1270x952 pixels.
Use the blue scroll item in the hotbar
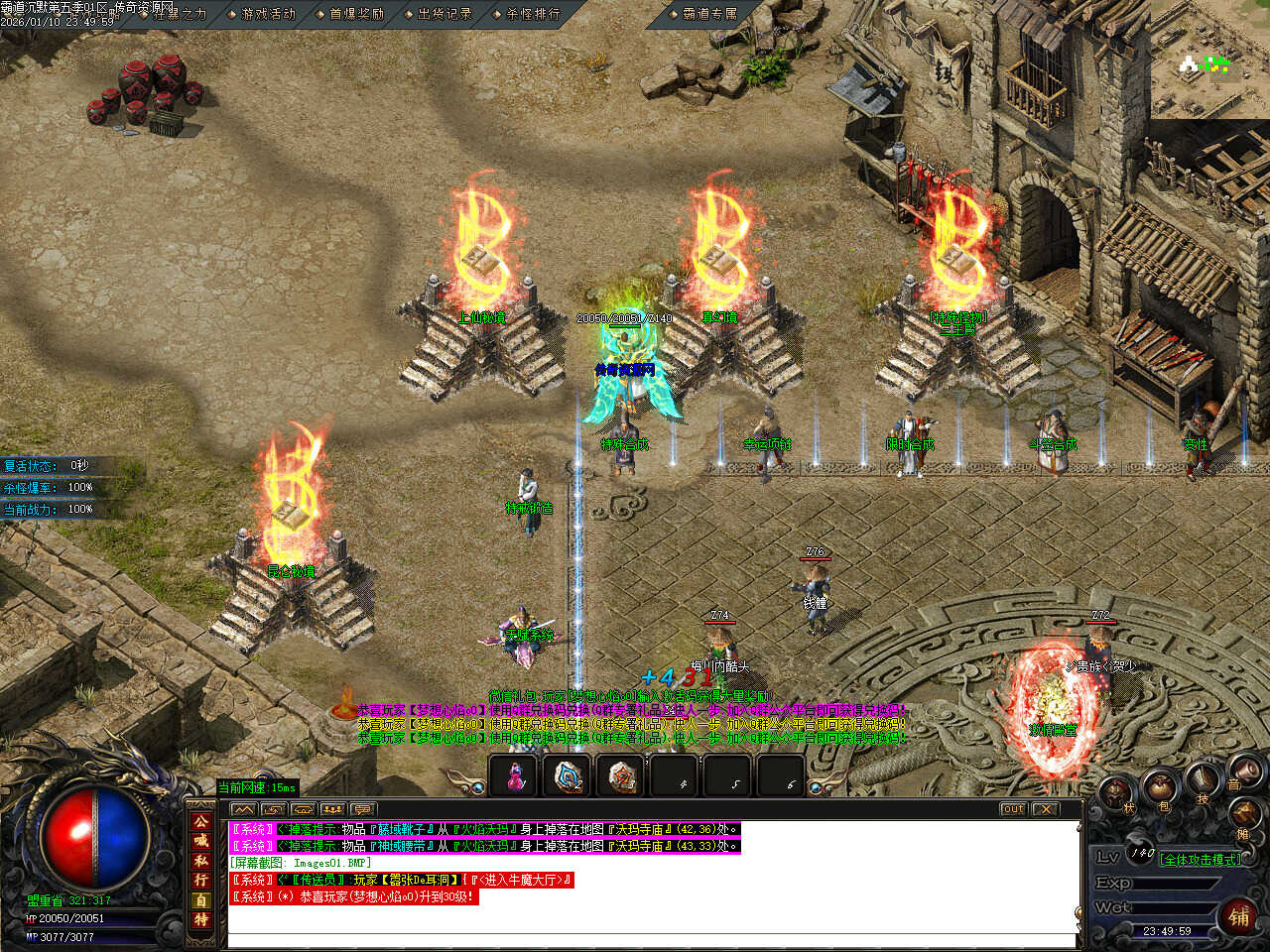(568, 775)
